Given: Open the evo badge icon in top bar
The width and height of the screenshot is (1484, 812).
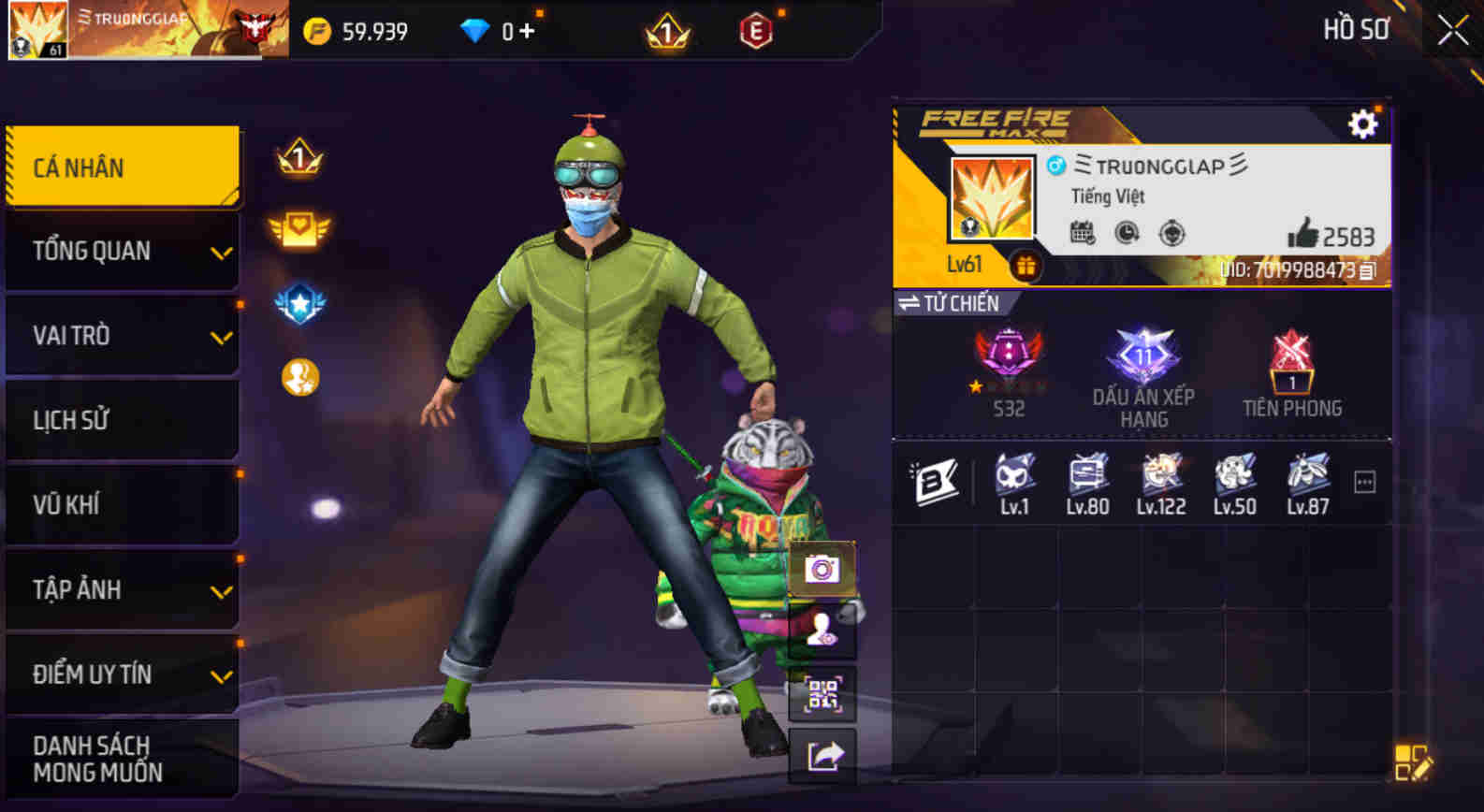Looking at the screenshot, I should coord(754,30).
